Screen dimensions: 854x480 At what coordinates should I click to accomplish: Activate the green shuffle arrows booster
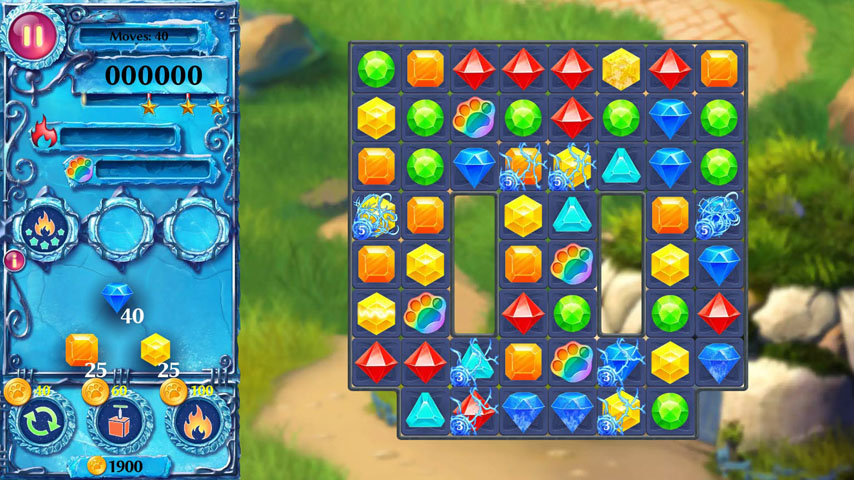42,422
